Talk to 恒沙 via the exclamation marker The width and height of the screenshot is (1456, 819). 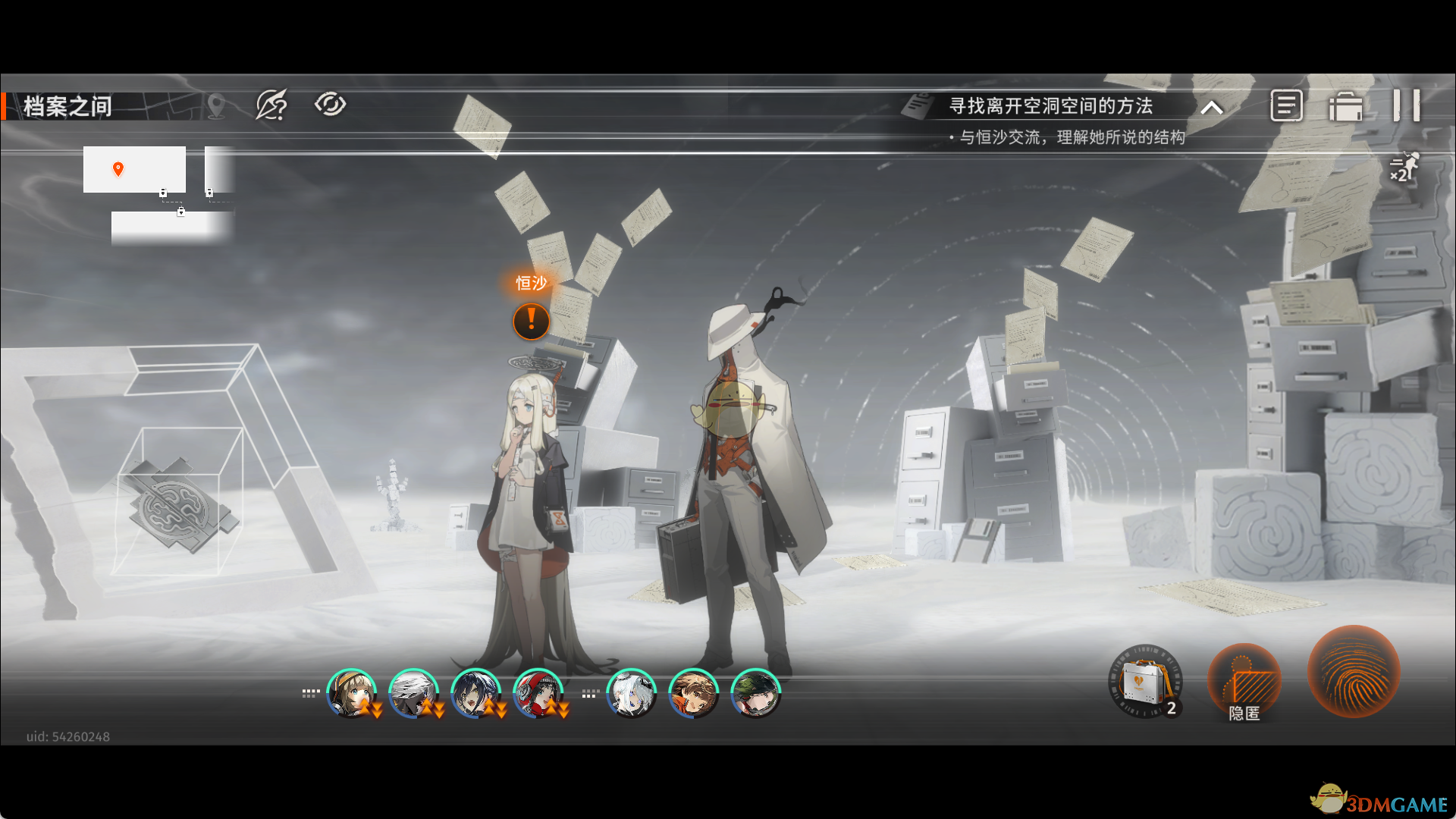tap(531, 321)
